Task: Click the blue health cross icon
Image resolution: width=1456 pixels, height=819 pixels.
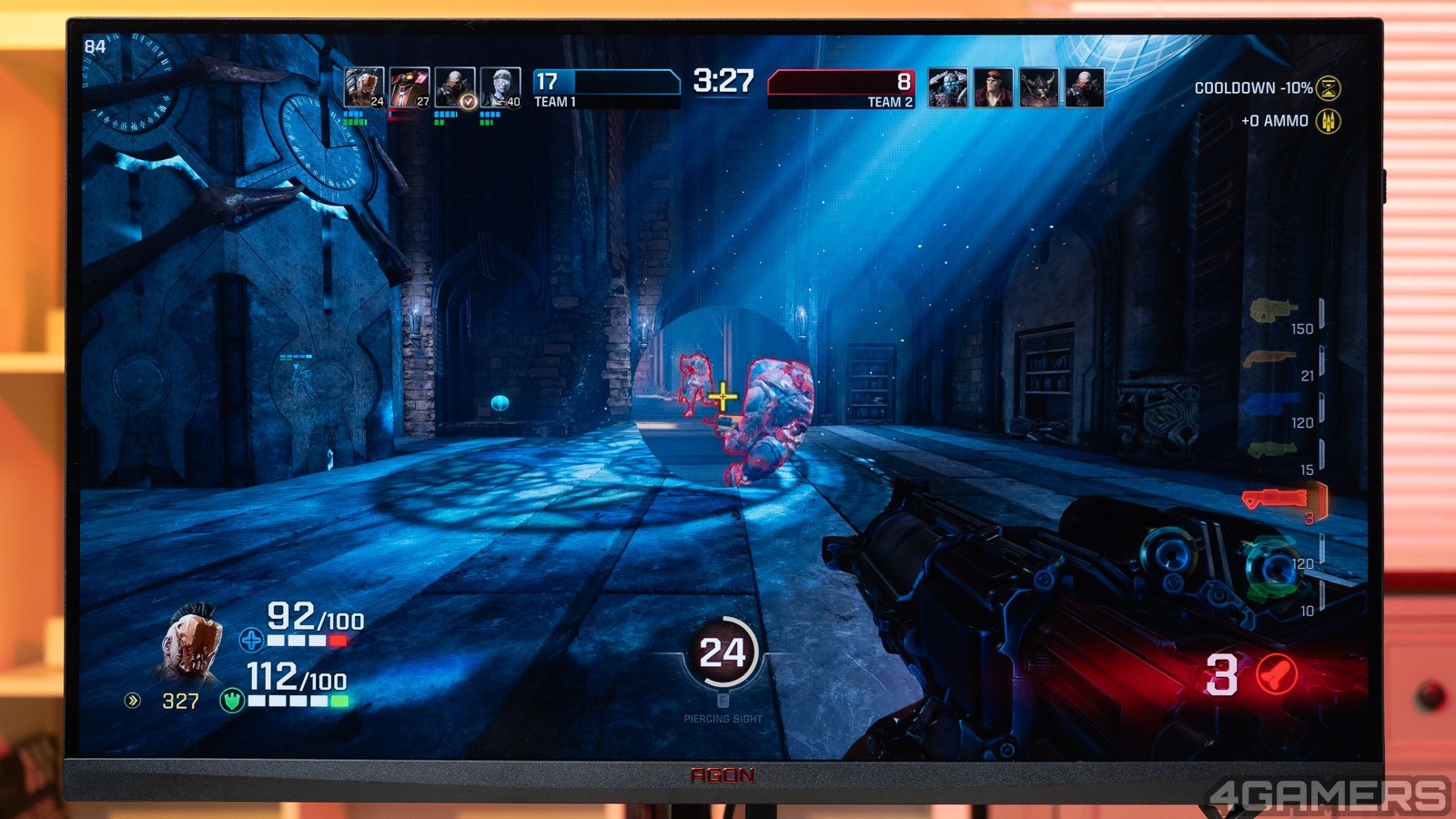Action: tap(251, 641)
